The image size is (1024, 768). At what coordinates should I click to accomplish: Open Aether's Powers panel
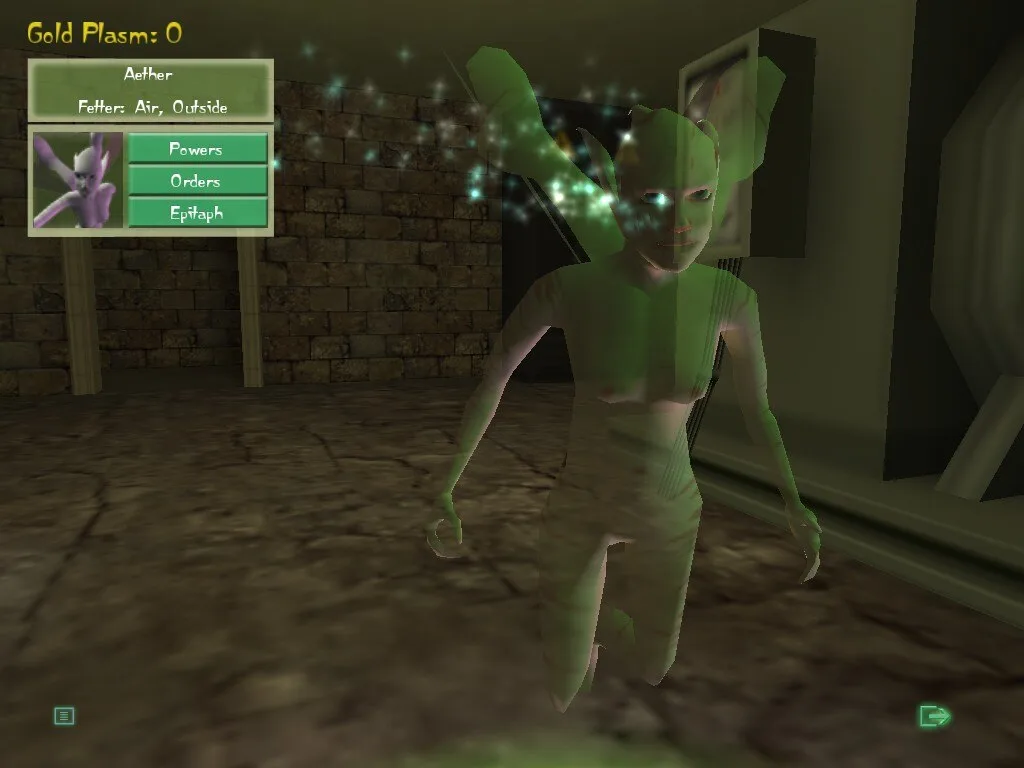(x=197, y=149)
